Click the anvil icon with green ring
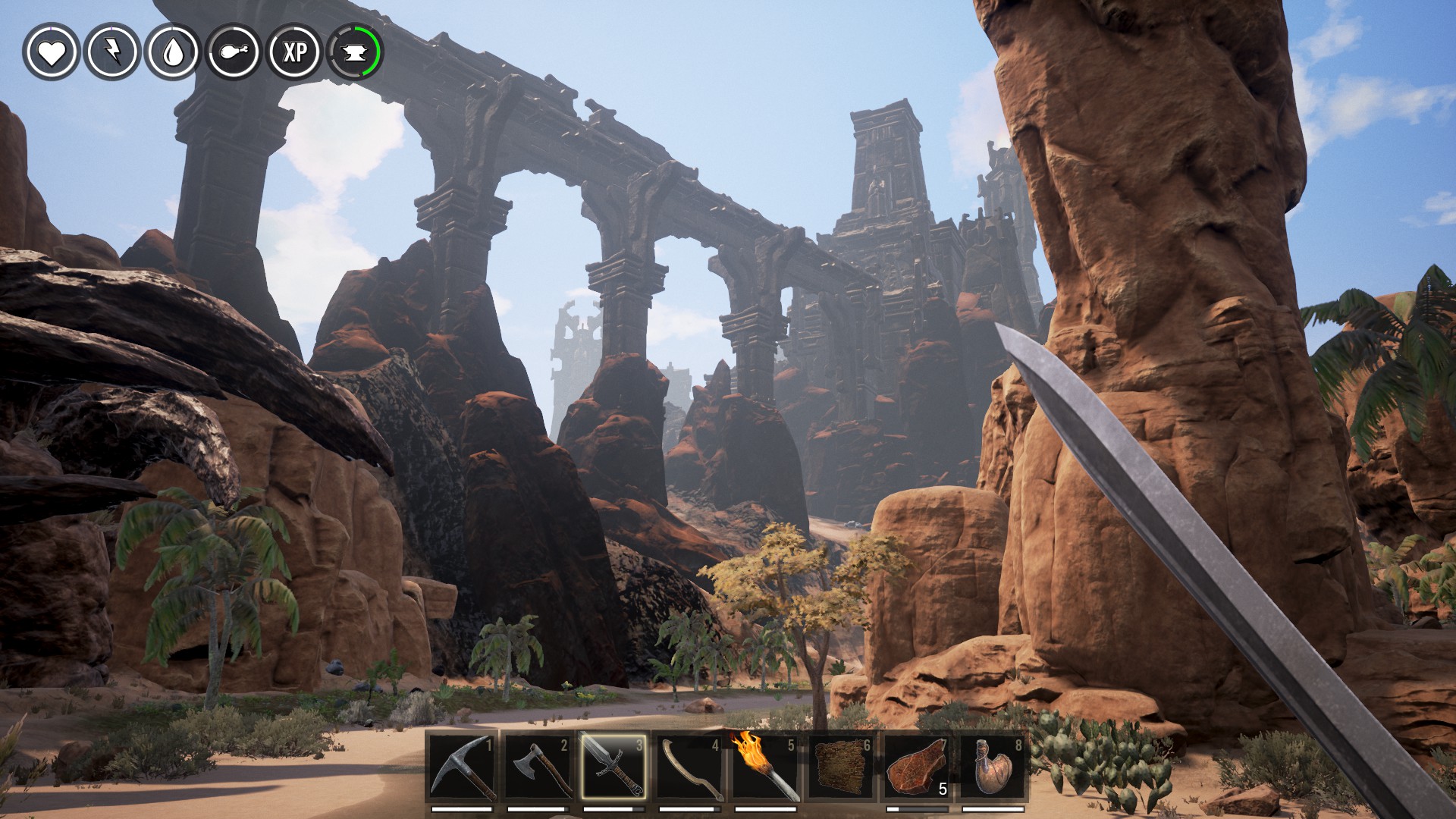The width and height of the screenshot is (1456, 819). 354,52
